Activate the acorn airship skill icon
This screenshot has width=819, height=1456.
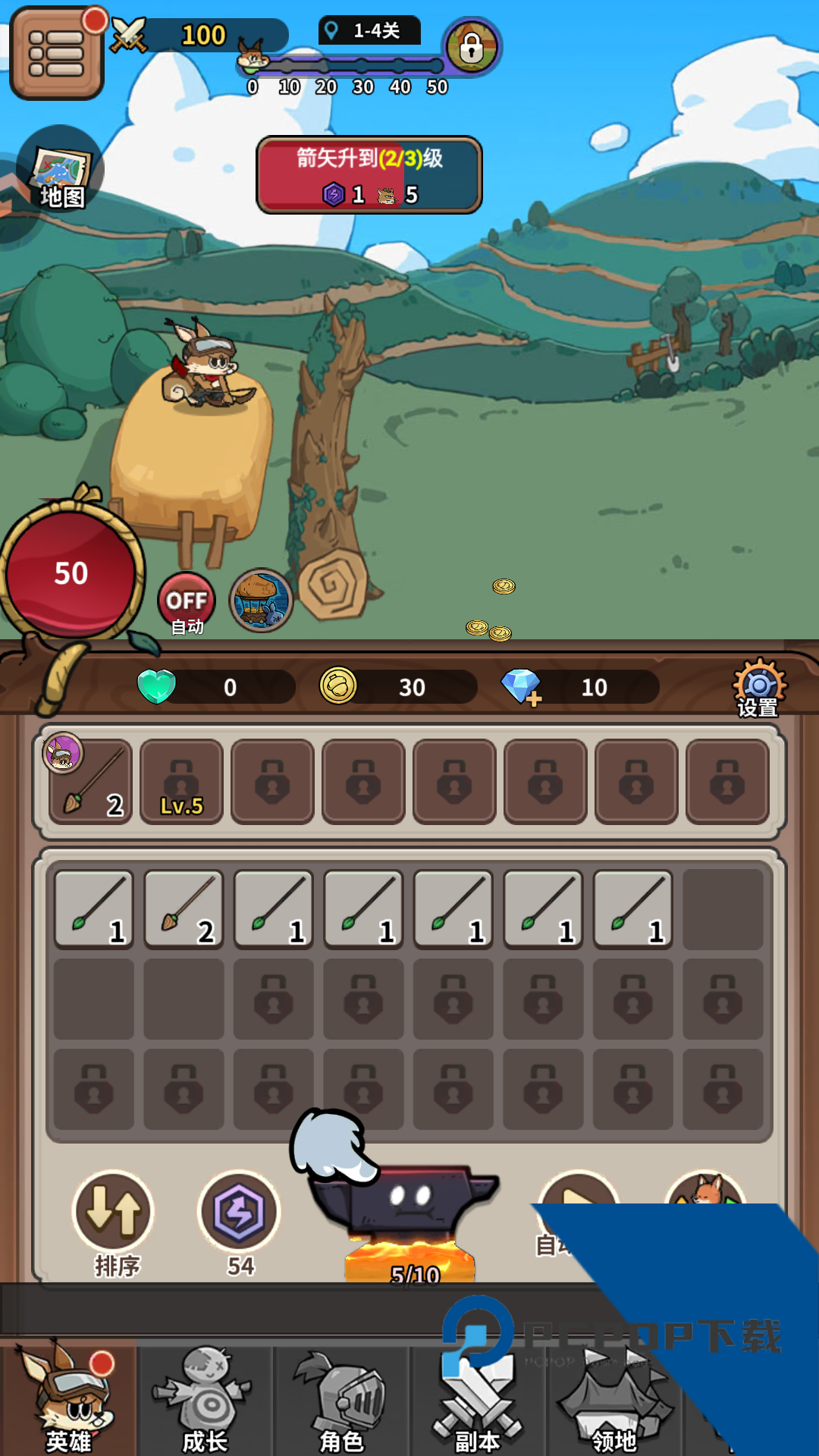[x=261, y=601]
